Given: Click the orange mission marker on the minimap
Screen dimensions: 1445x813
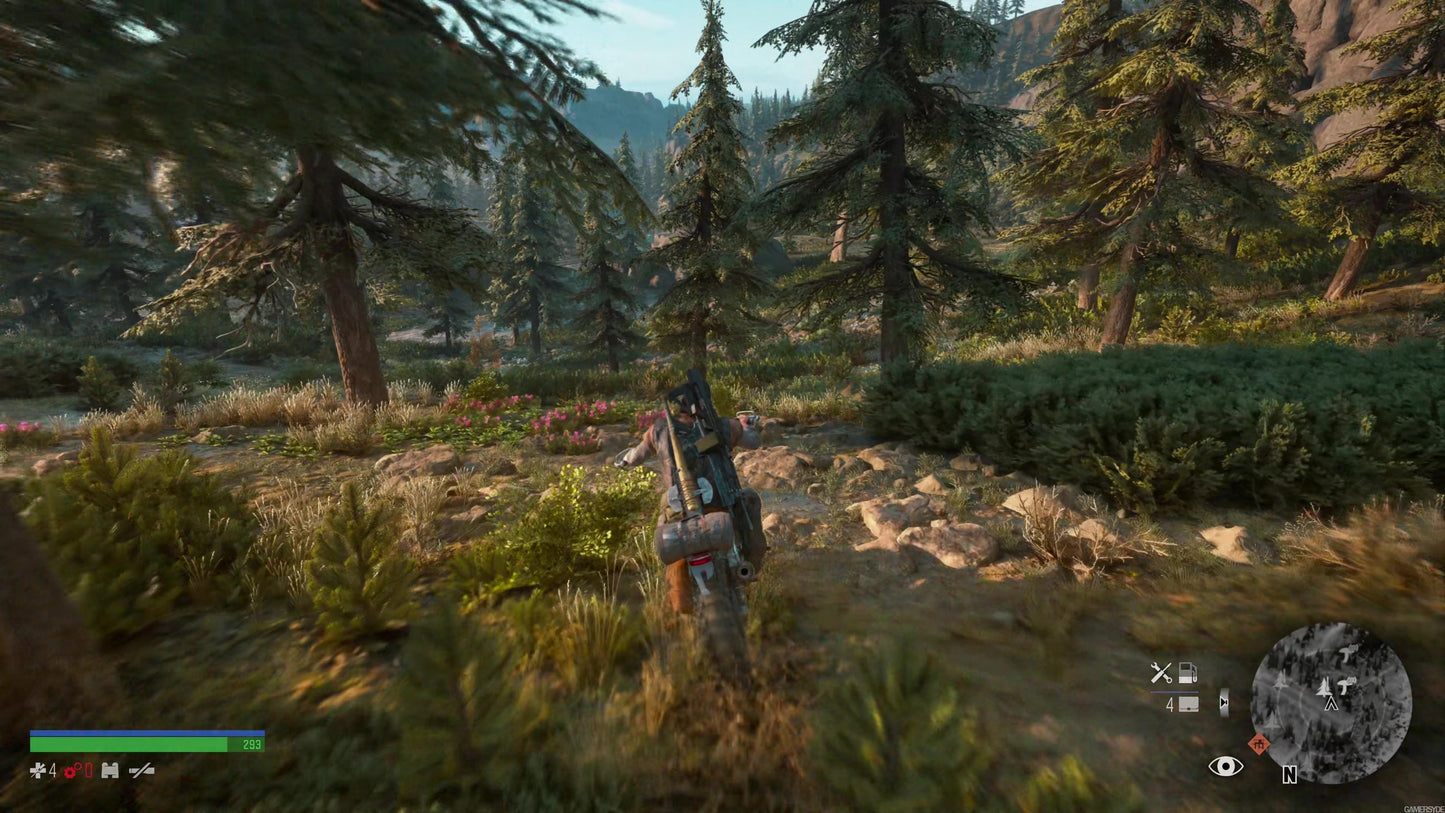Looking at the screenshot, I should point(1258,744).
